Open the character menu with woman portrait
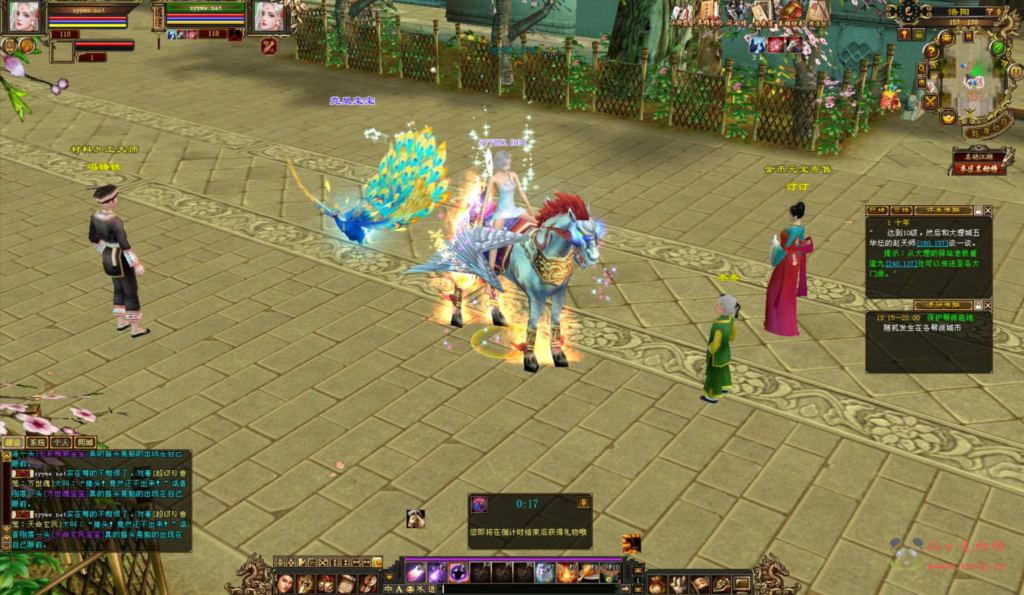Screen dimensions: 1024x595 click(285, 582)
